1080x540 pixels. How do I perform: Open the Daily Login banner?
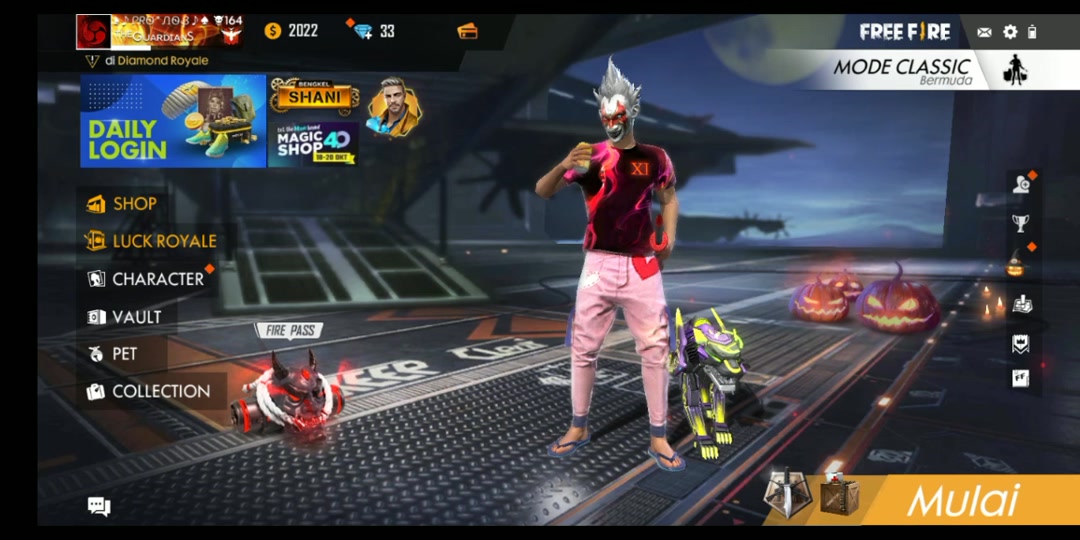pyautogui.click(x=173, y=121)
